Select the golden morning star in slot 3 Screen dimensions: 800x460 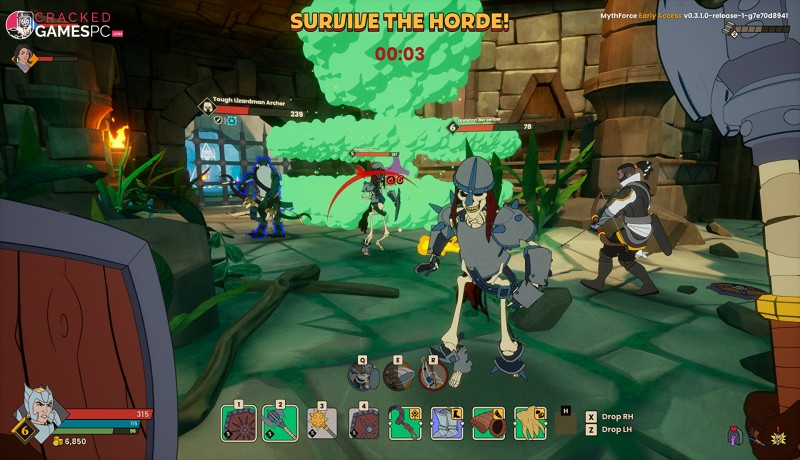pyautogui.click(x=322, y=423)
